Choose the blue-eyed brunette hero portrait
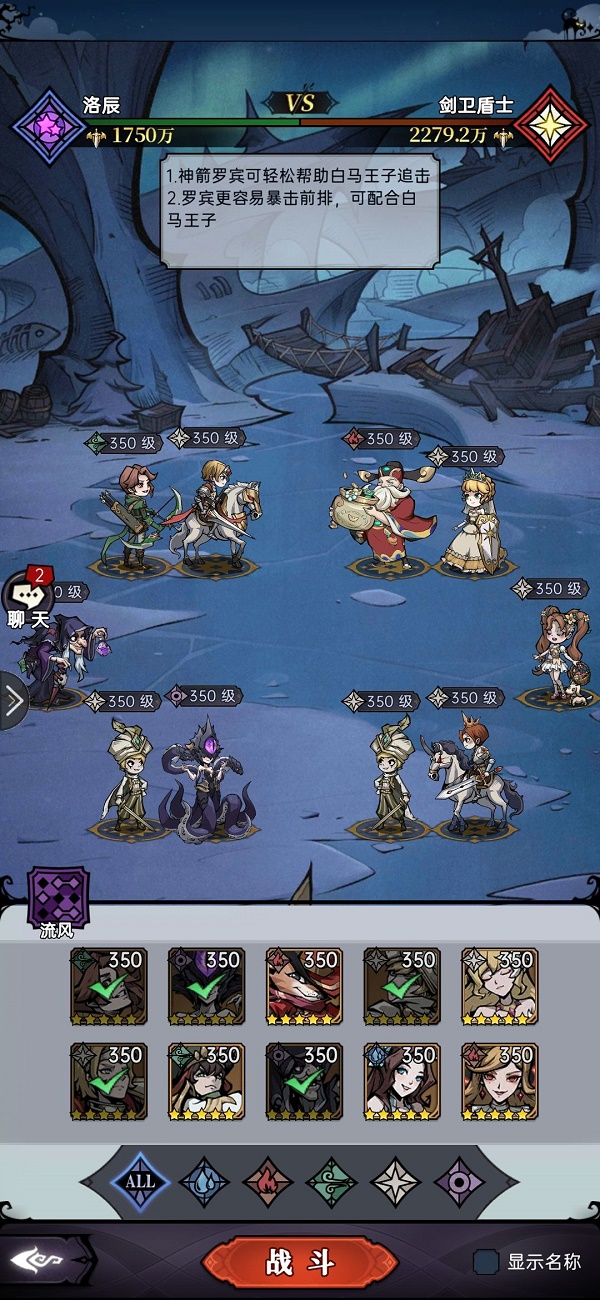The image size is (600, 1300). click(x=402, y=1081)
